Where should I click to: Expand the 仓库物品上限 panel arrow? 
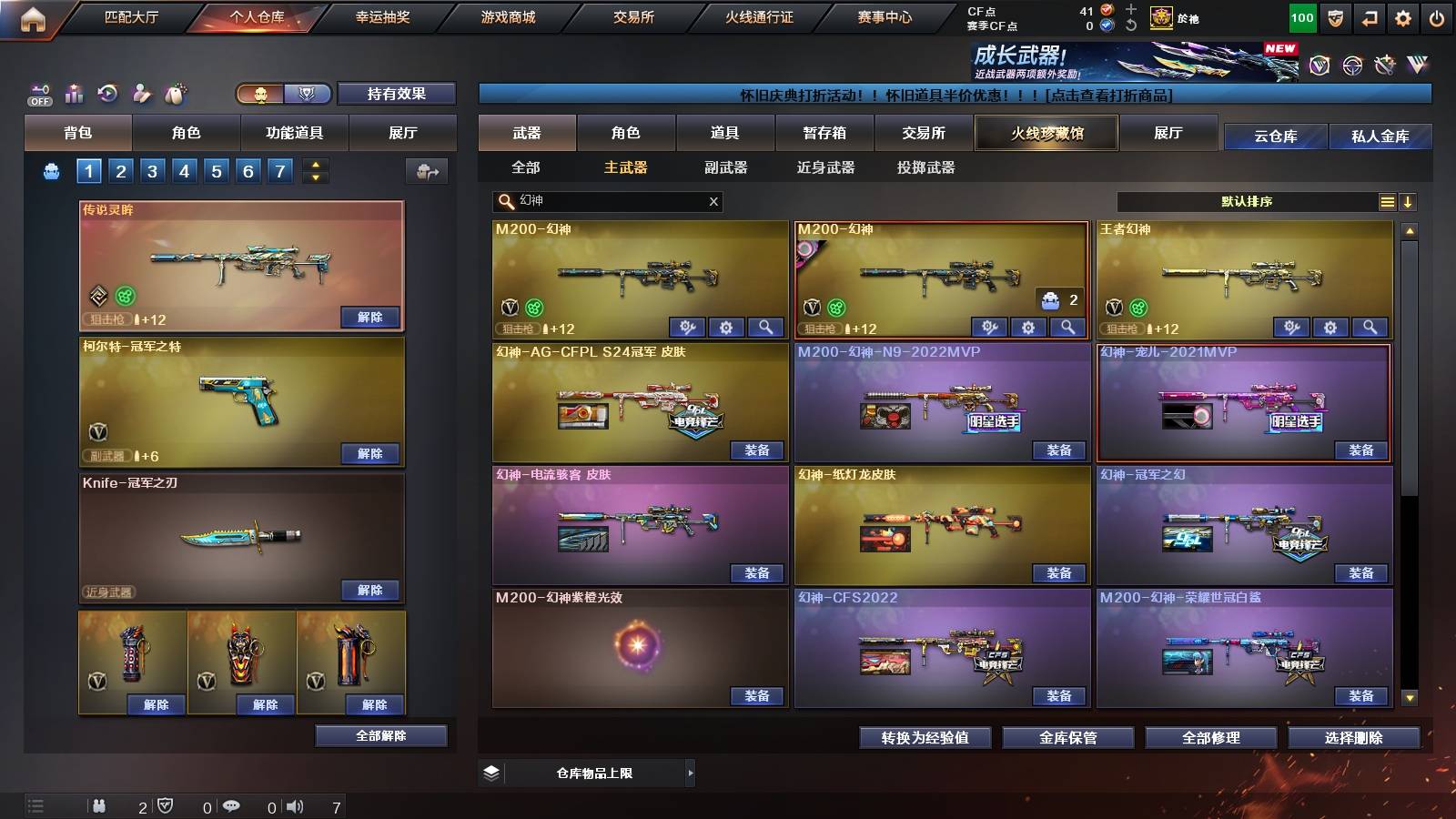tap(690, 773)
